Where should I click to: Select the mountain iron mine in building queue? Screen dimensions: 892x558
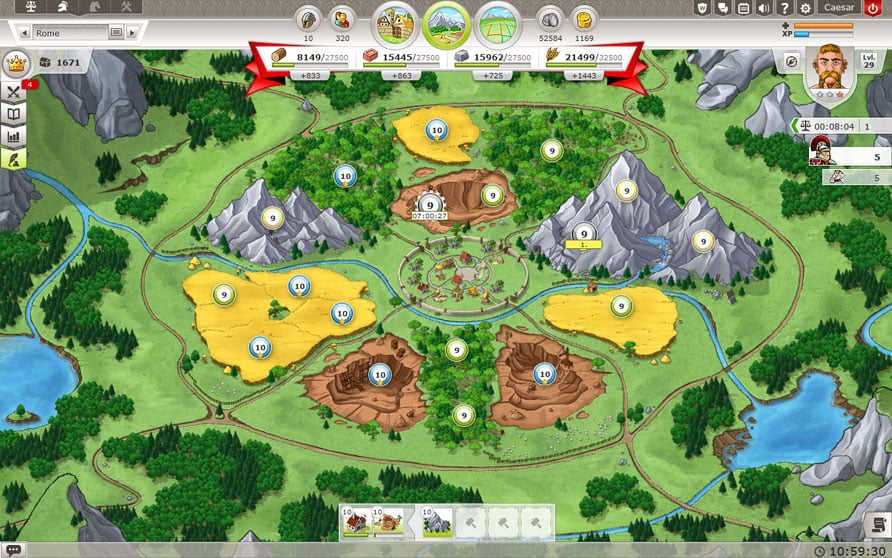click(x=435, y=520)
